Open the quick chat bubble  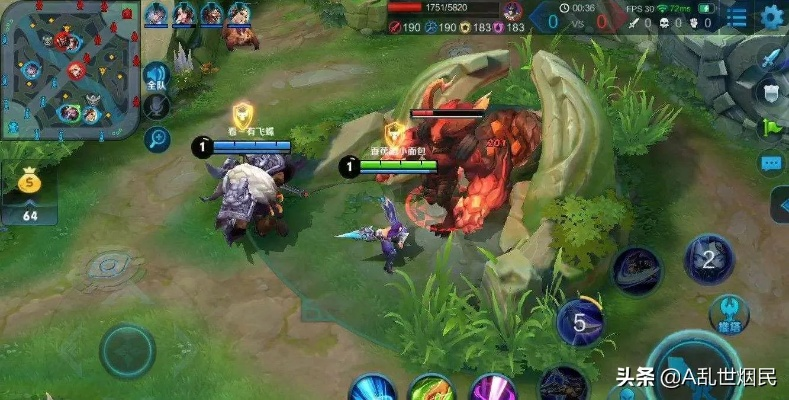pos(770,162)
